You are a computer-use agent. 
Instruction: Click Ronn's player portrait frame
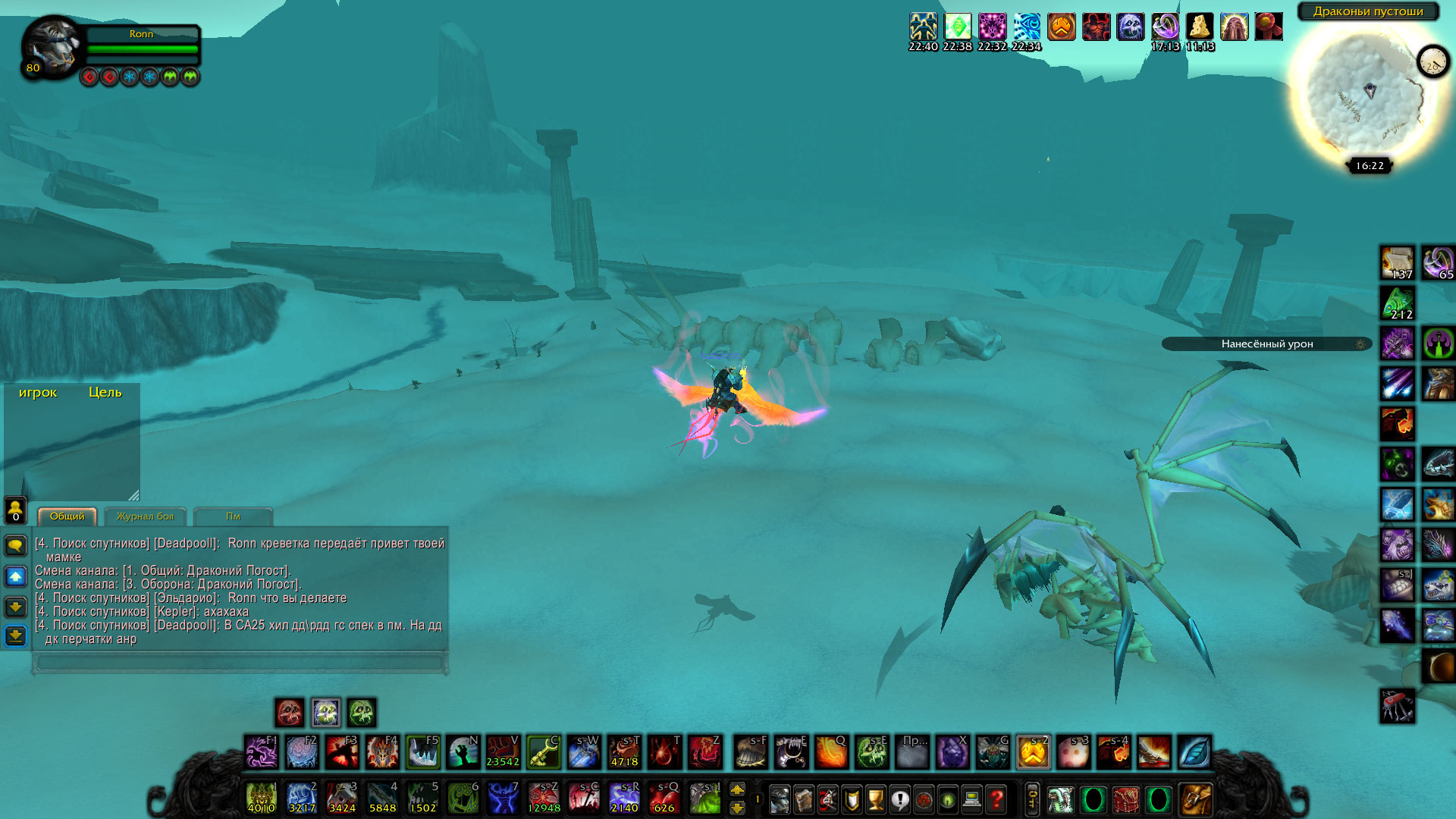tap(53, 47)
